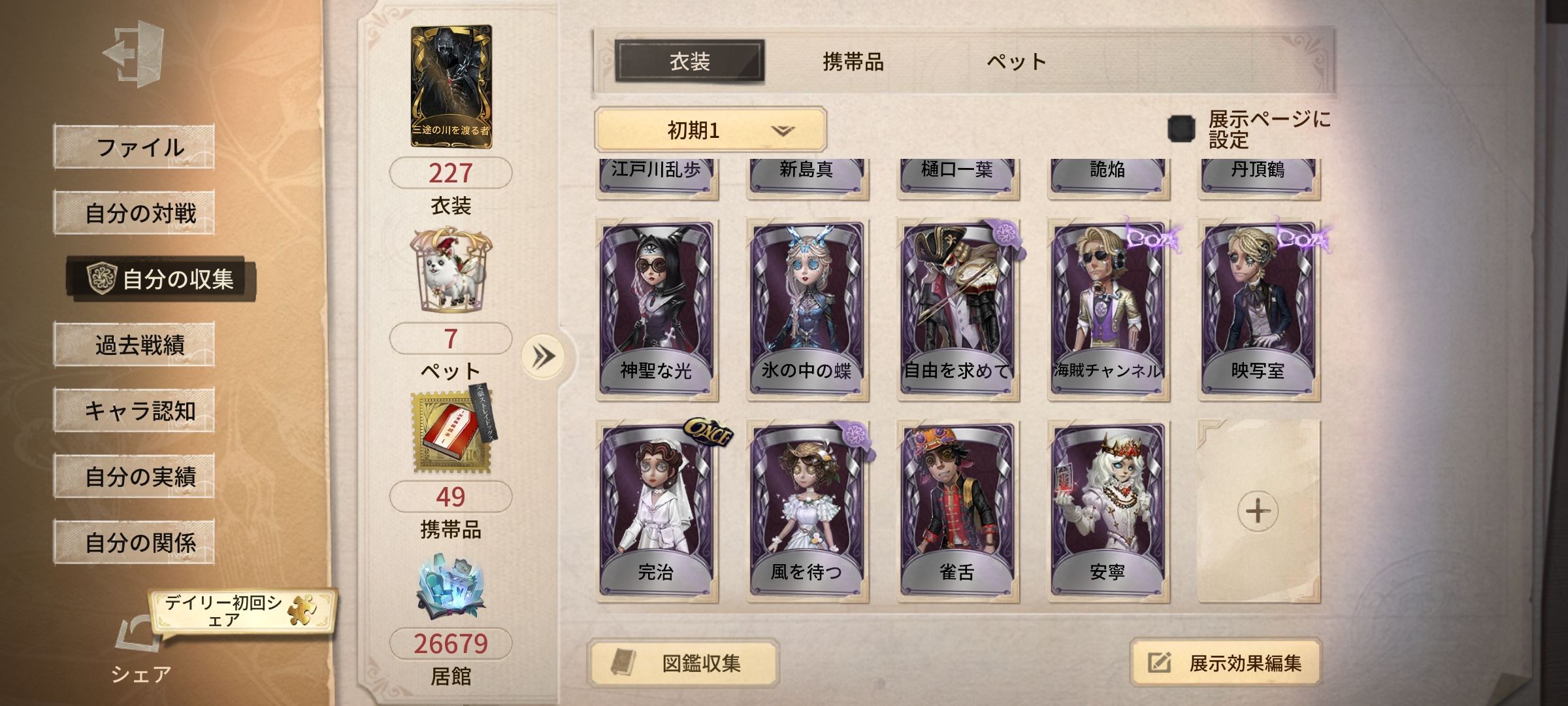This screenshot has width=1568, height=706.
Task: Toggle 展示ページに設定 checkbox
Action: 1181,129
